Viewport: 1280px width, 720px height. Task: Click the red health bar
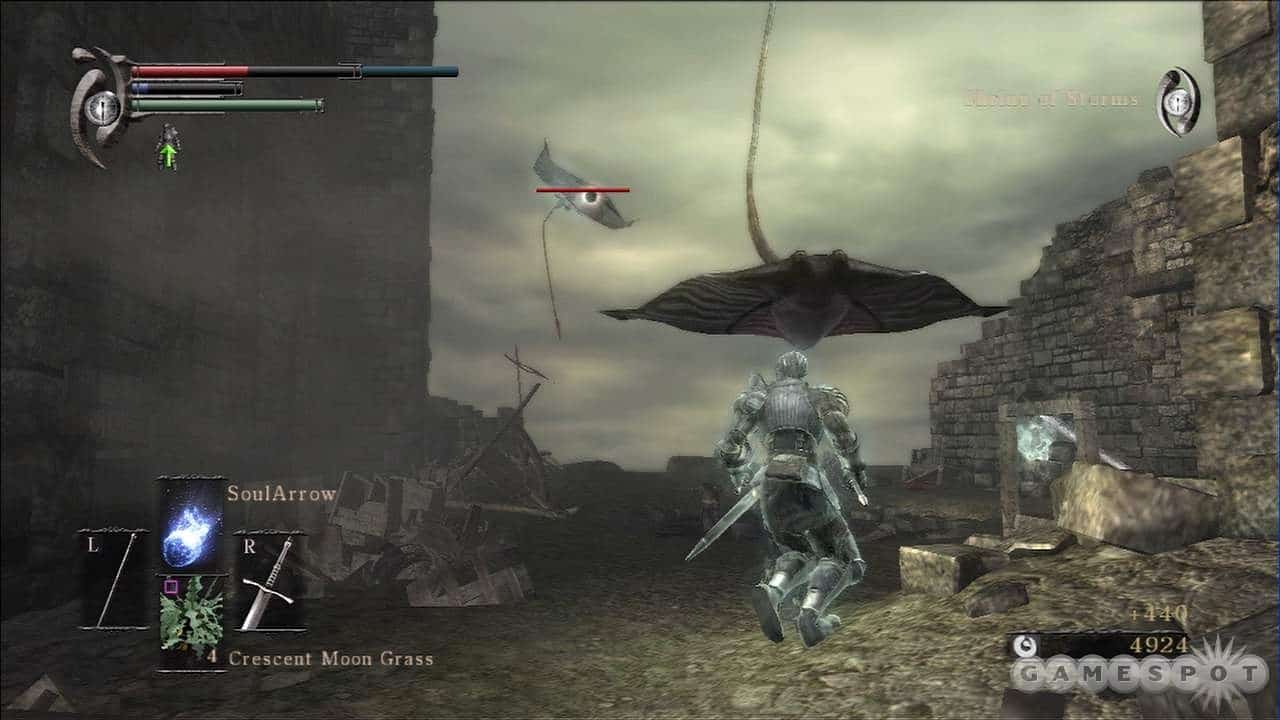point(190,69)
